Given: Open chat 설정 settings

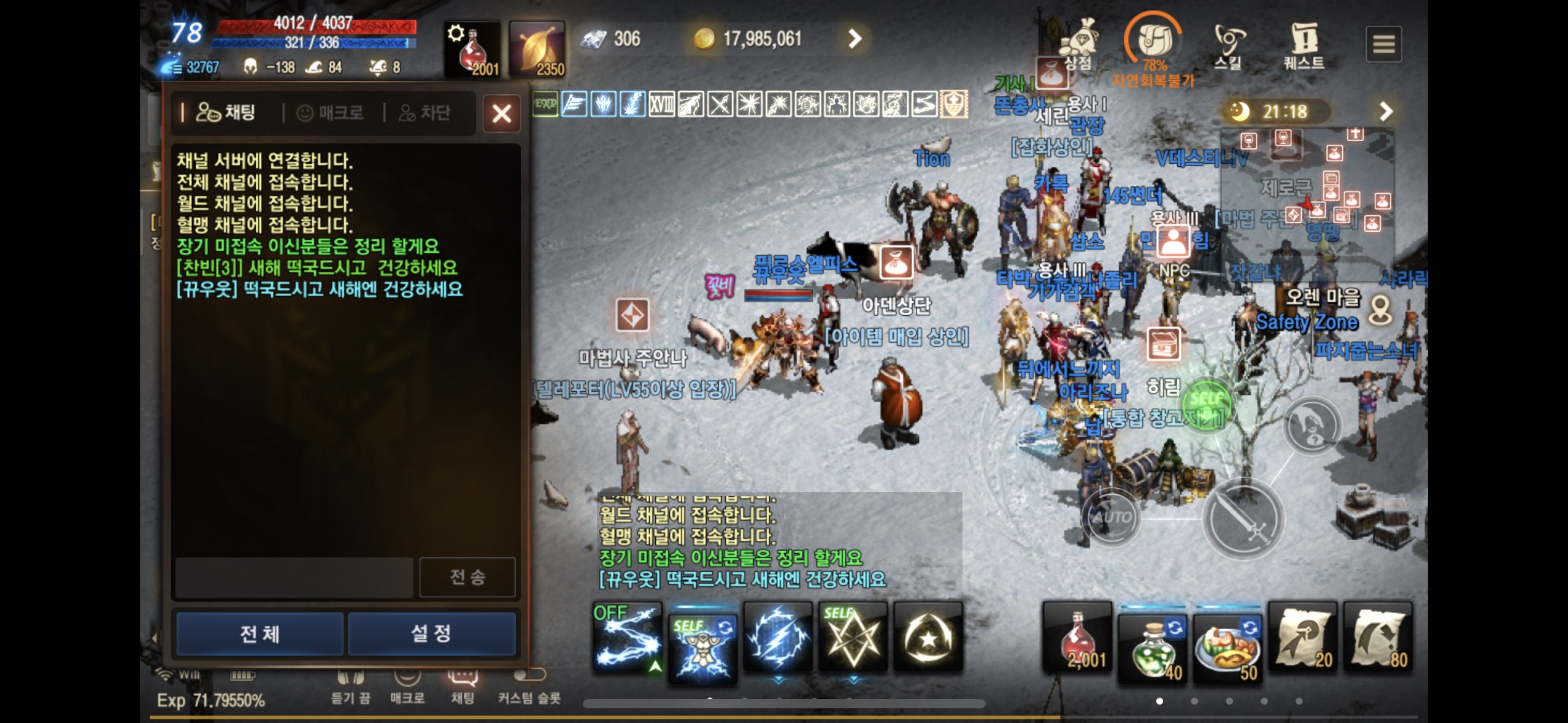Looking at the screenshot, I should click(x=431, y=633).
